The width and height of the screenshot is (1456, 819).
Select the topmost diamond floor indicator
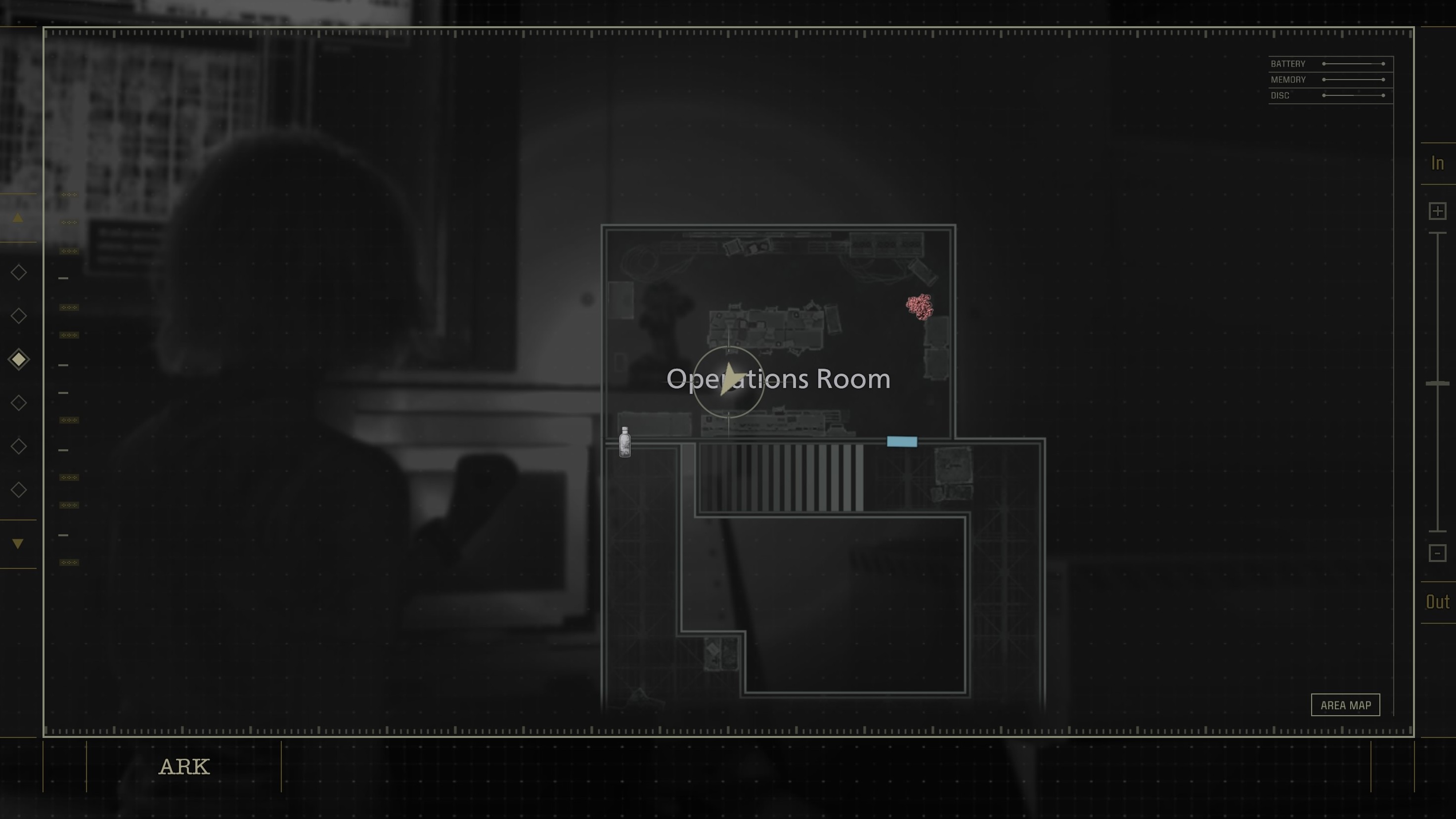click(19, 272)
